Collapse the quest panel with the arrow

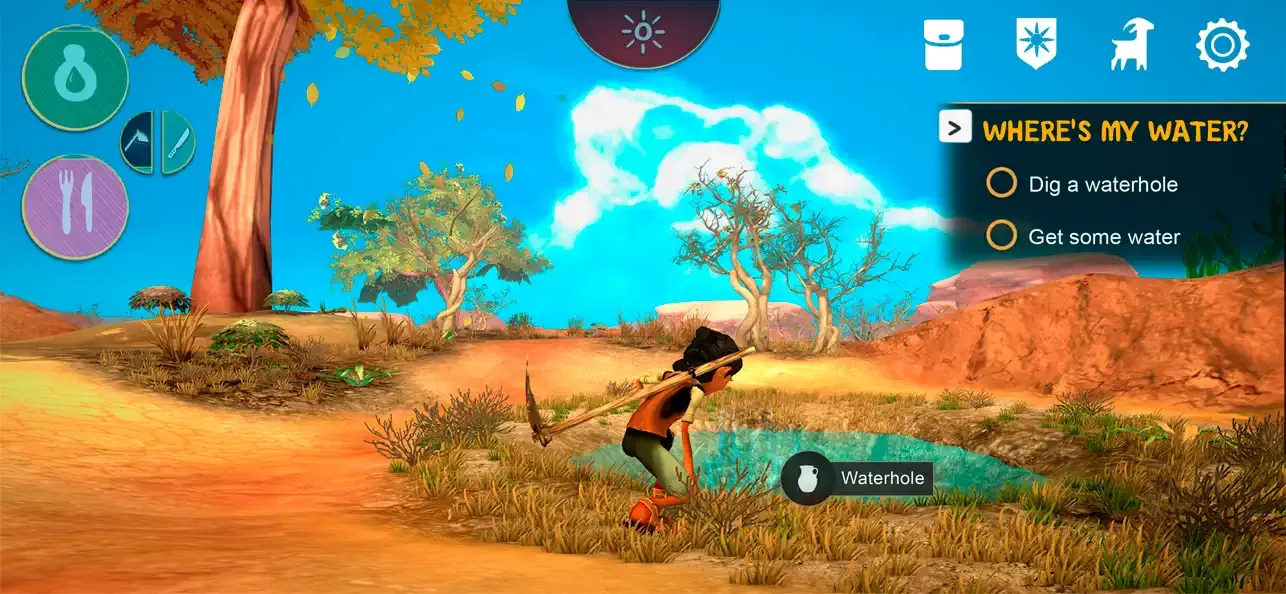pyautogui.click(x=955, y=127)
